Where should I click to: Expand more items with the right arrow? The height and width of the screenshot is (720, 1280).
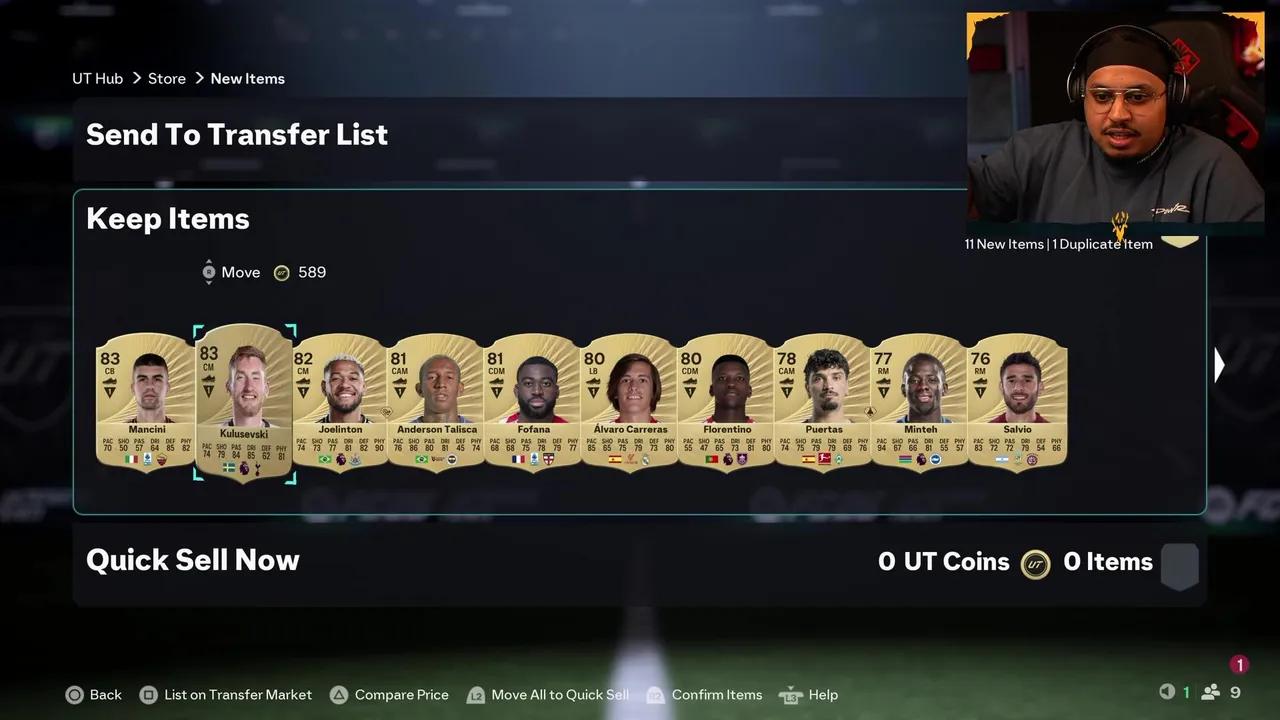click(1219, 364)
